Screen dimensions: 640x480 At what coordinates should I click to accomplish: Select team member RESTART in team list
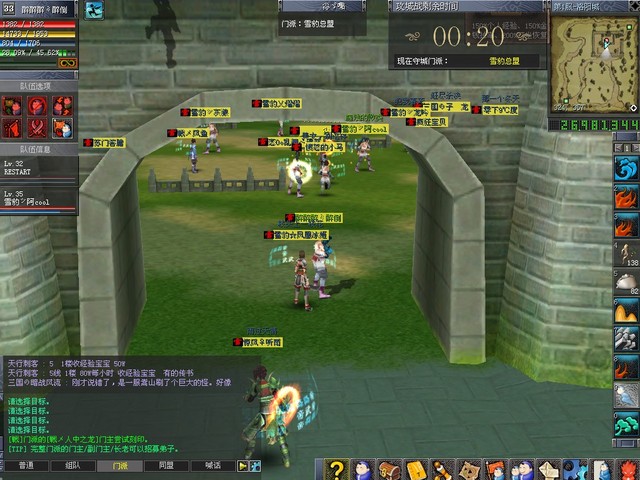(38, 168)
